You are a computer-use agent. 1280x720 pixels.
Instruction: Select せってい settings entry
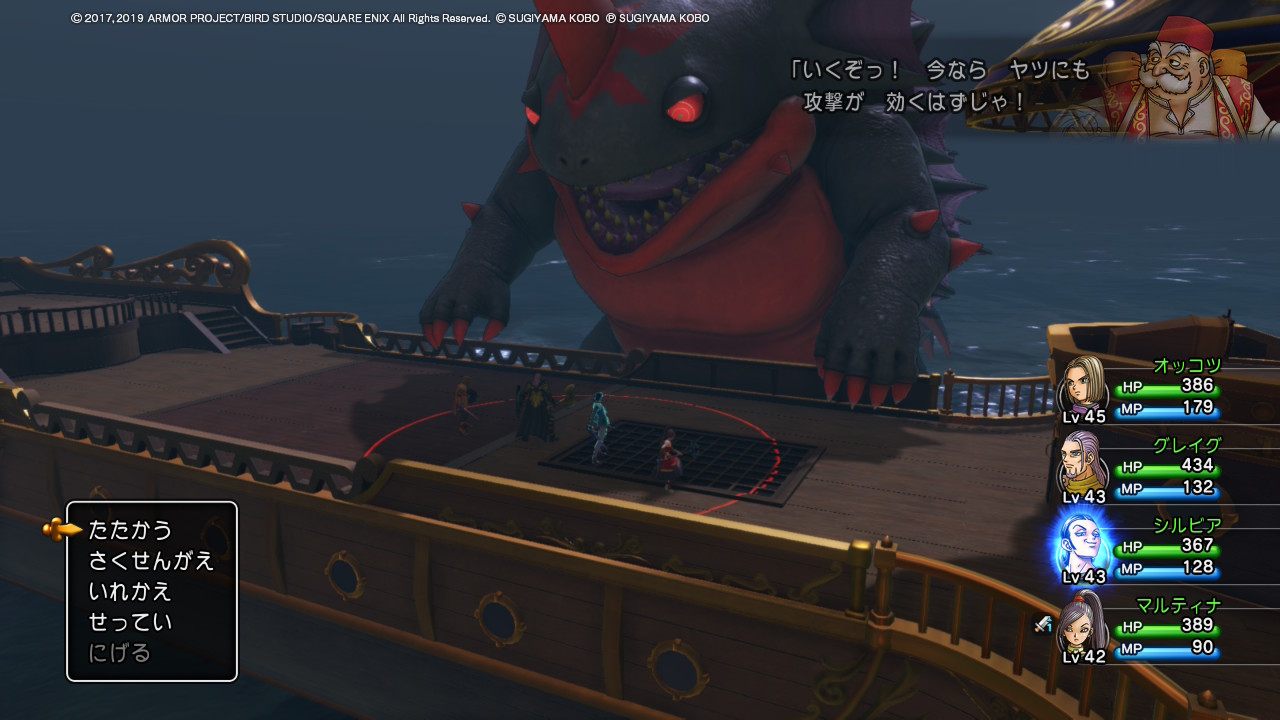click(x=131, y=622)
